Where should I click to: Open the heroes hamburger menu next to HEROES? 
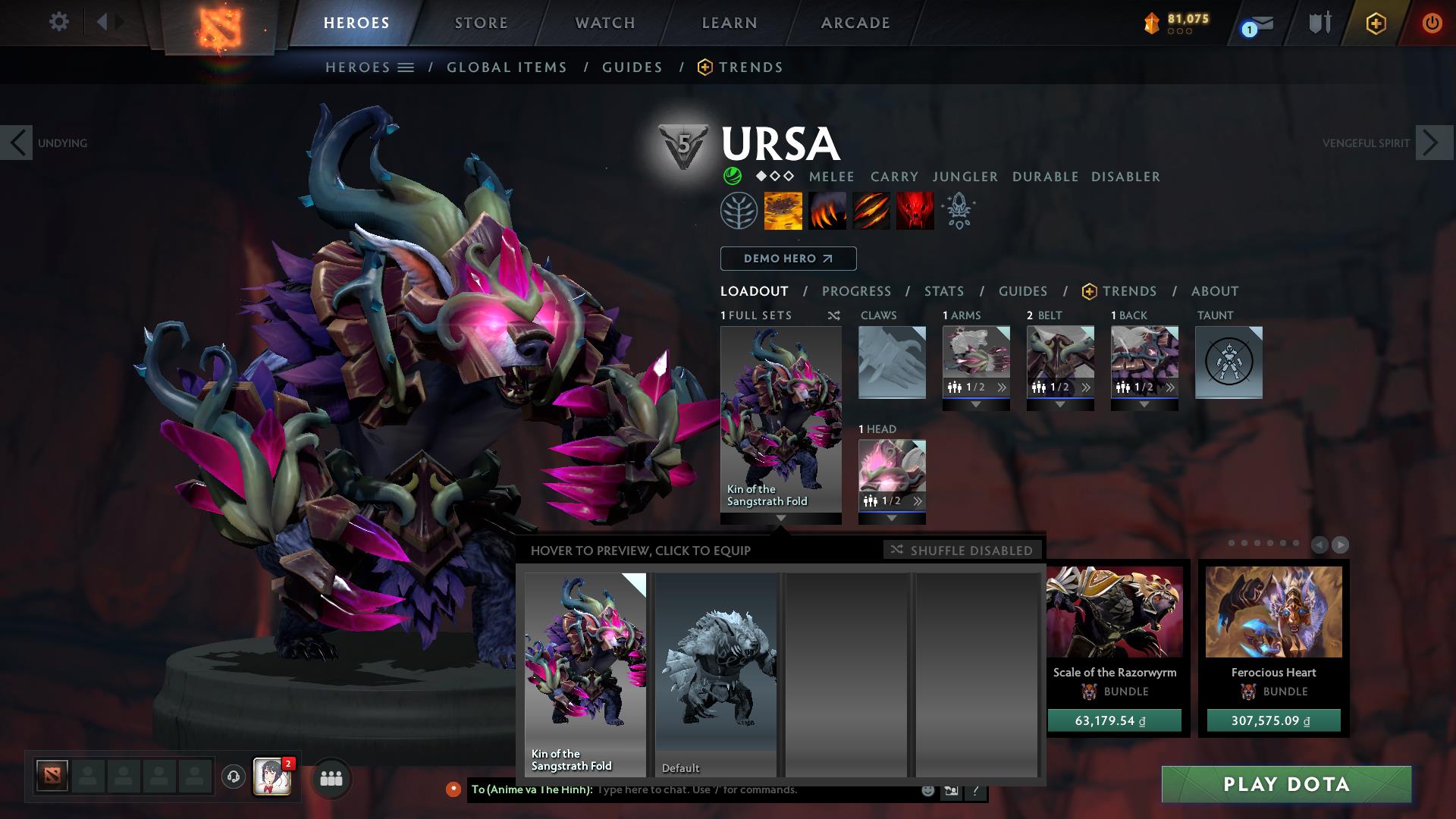click(406, 67)
